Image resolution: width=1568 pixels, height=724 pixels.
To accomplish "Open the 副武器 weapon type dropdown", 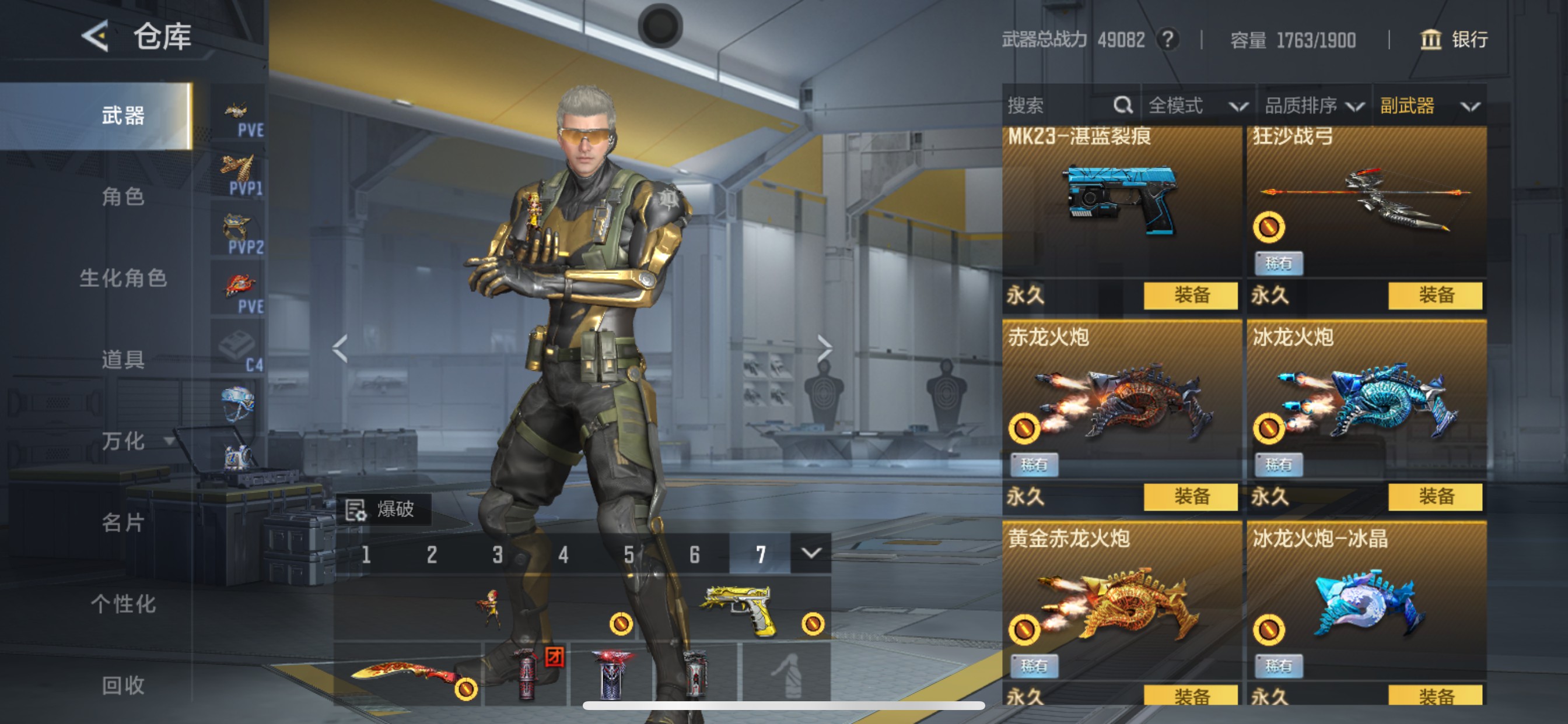I will [x=1429, y=106].
